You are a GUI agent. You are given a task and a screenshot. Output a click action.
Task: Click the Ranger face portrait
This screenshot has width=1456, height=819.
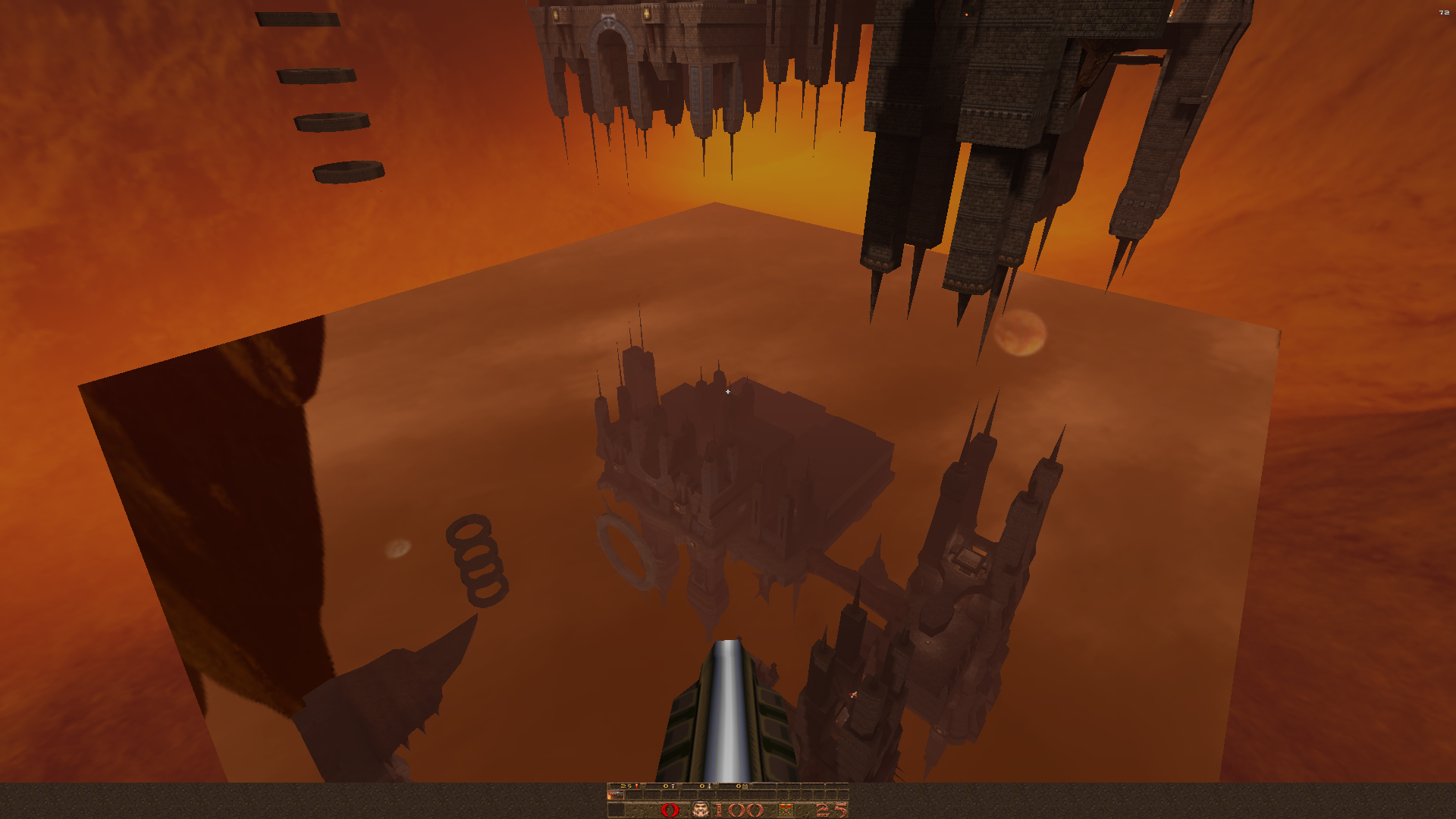[701, 810]
